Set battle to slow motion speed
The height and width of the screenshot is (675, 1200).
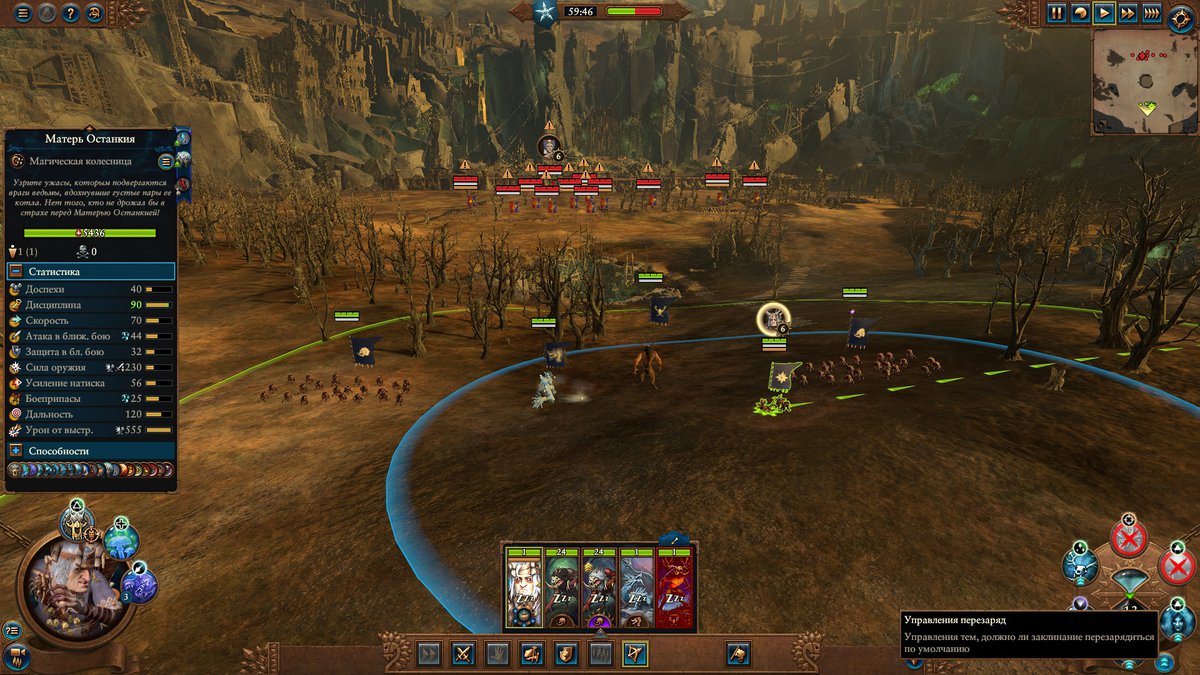coord(1081,13)
